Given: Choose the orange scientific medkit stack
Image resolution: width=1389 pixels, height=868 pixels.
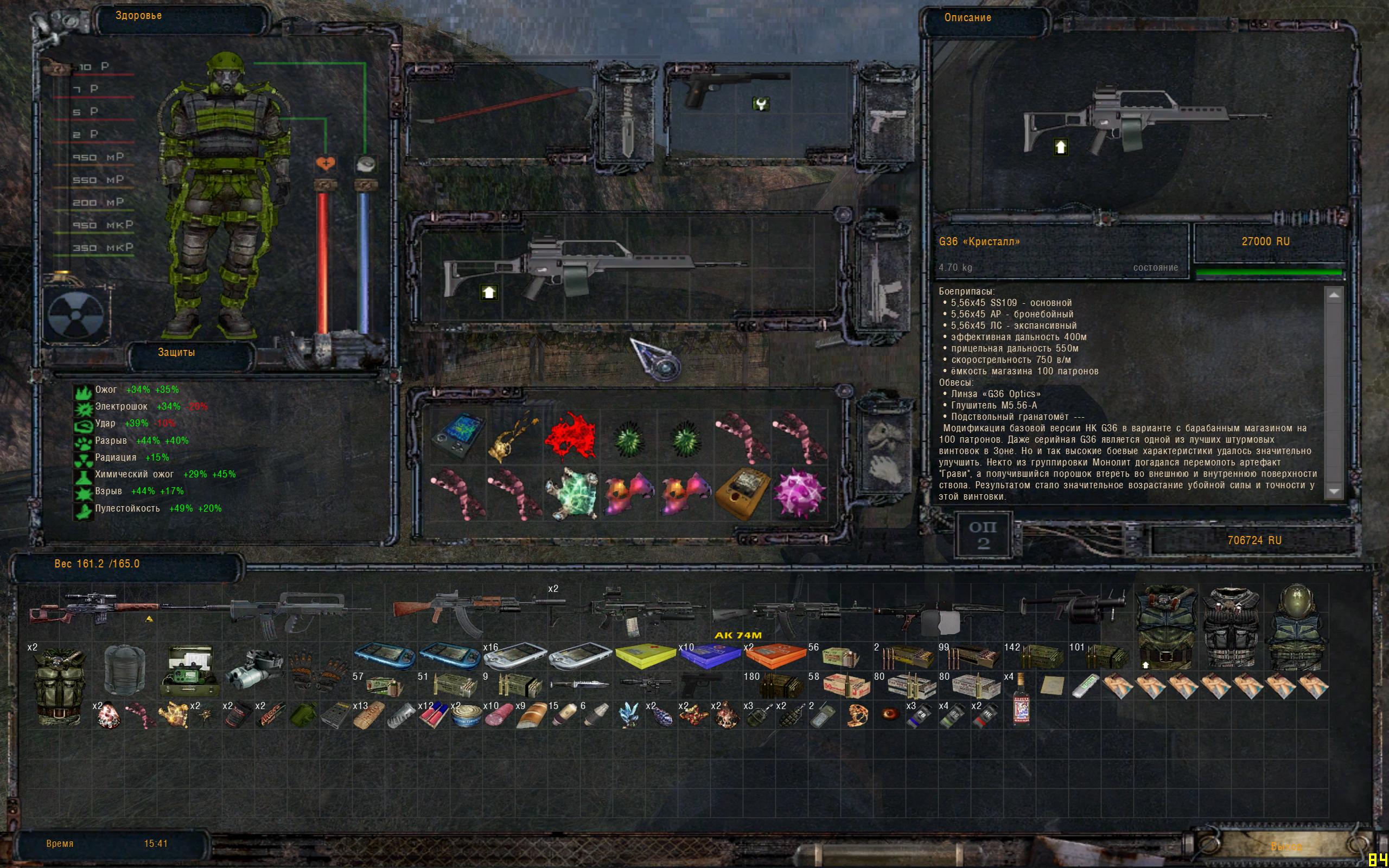Looking at the screenshot, I should click(x=775, y=655).
